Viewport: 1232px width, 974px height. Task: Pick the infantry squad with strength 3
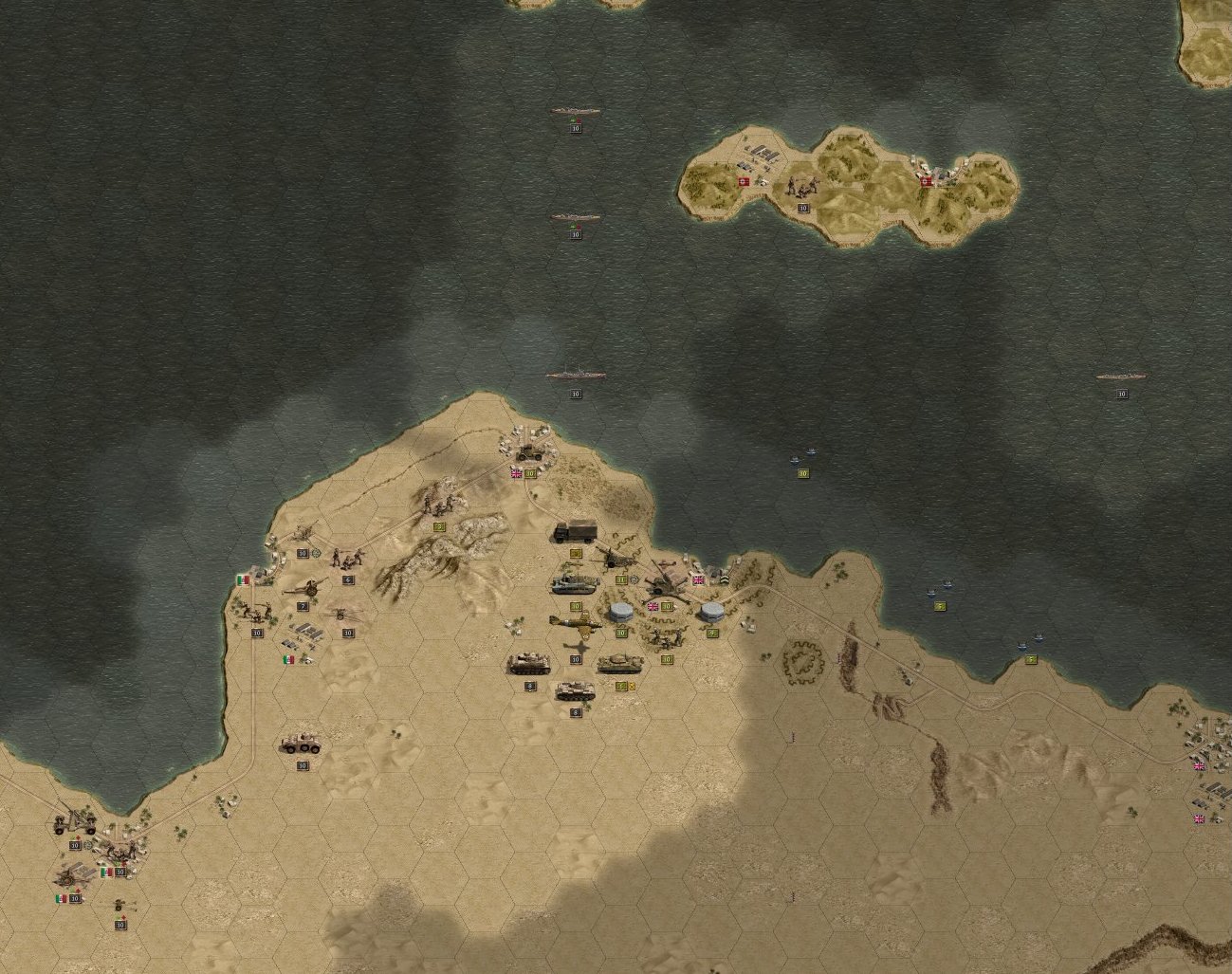(x=438, y=505)
